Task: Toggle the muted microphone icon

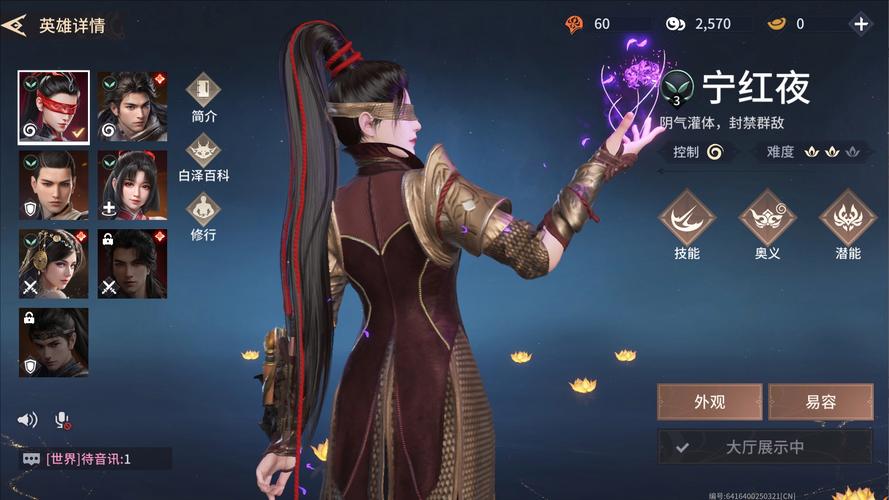Action: pyautogui.click(x=62, y=420)
